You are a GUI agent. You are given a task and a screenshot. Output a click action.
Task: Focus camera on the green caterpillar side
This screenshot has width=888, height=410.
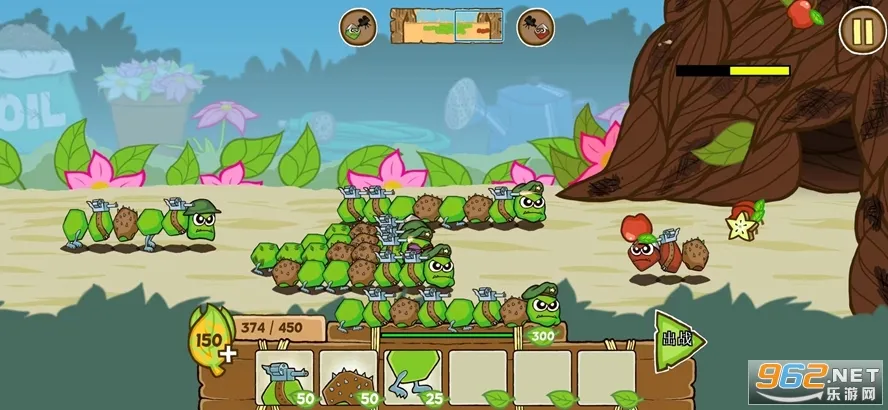tap(357, 27)
